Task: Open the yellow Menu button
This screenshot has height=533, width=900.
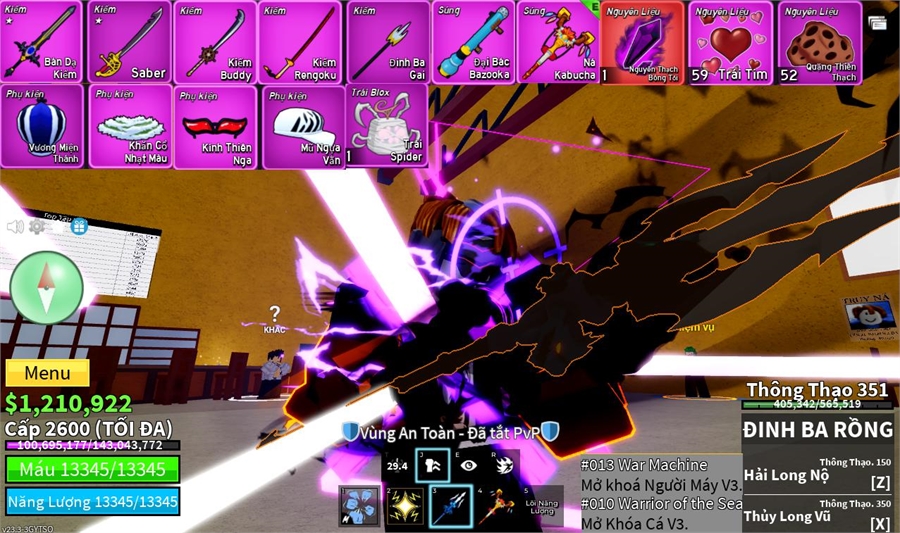Action: 47,374
